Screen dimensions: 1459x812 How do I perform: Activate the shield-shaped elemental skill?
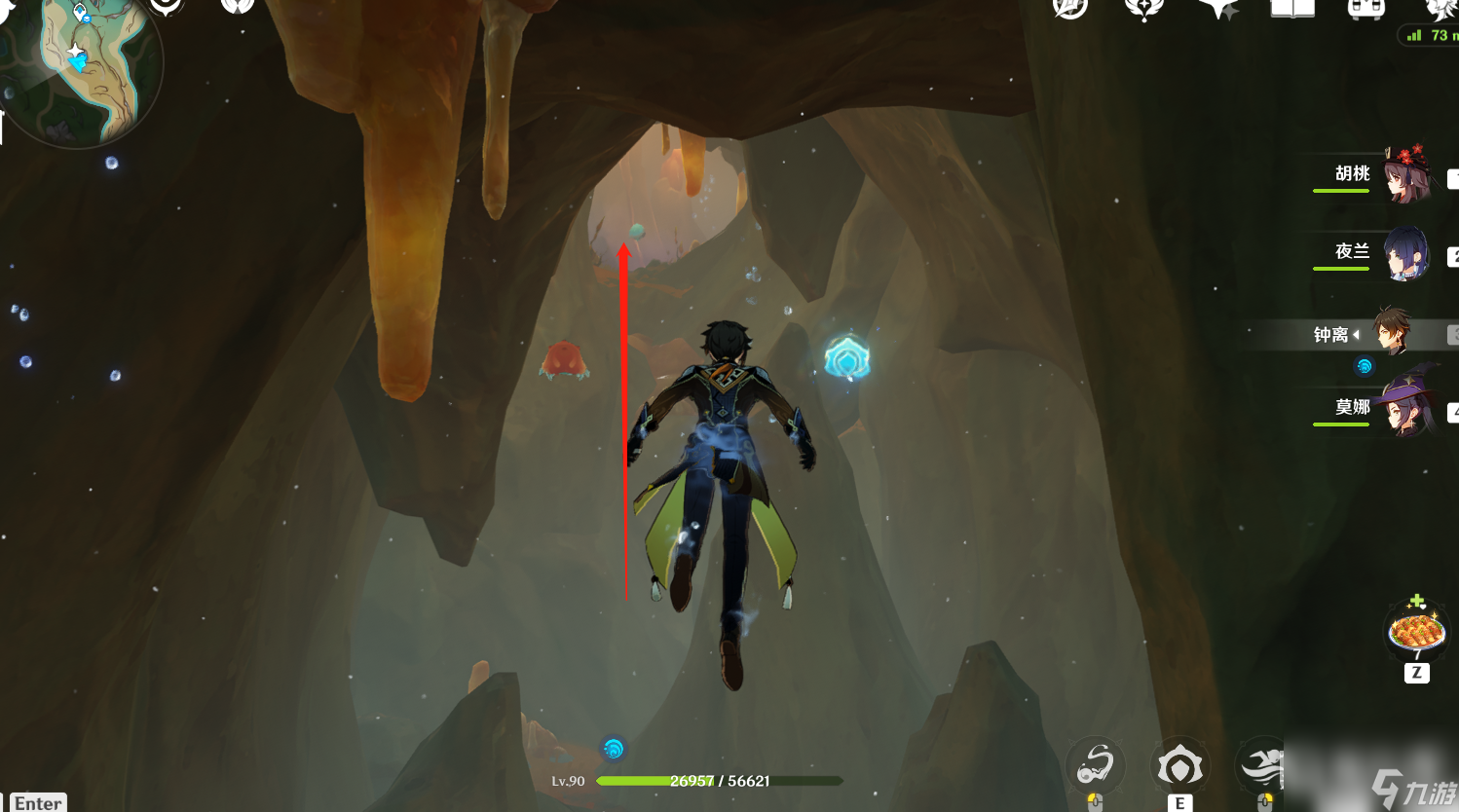1179,767
